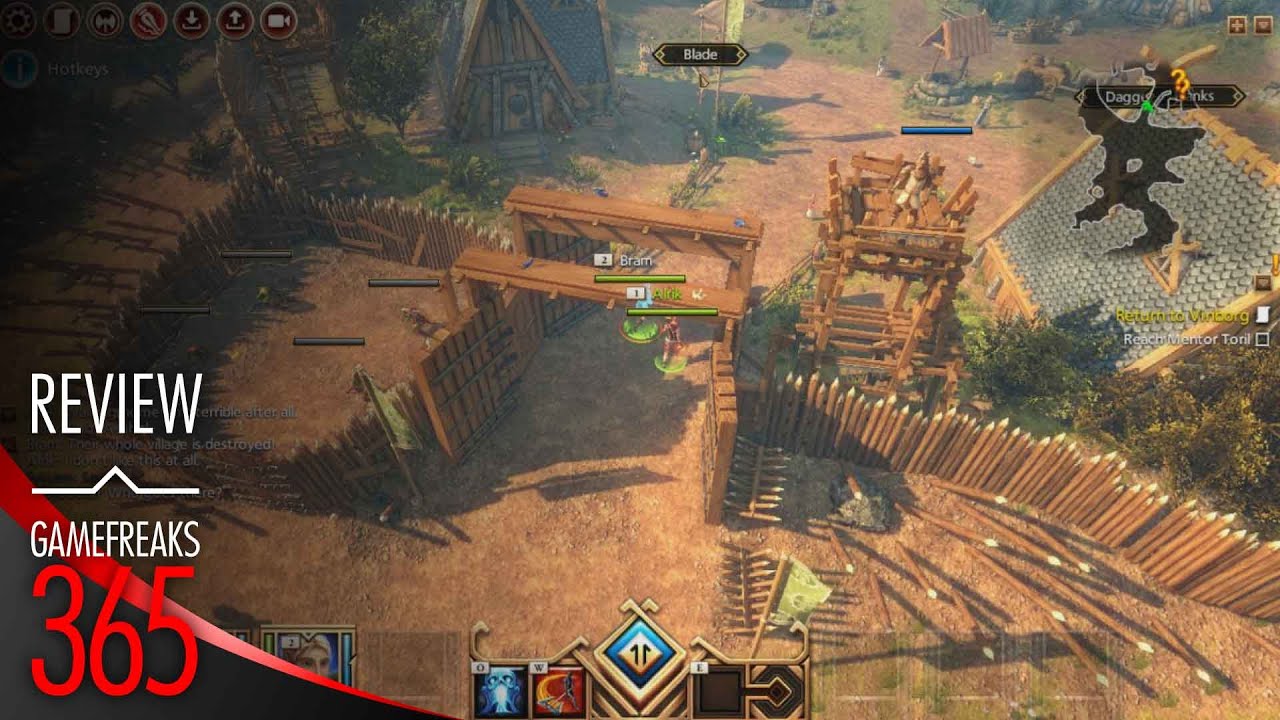This screenshot has width=1280, height=720.
Task: Toggle the video camera recording button
Action: coord(279,20)
